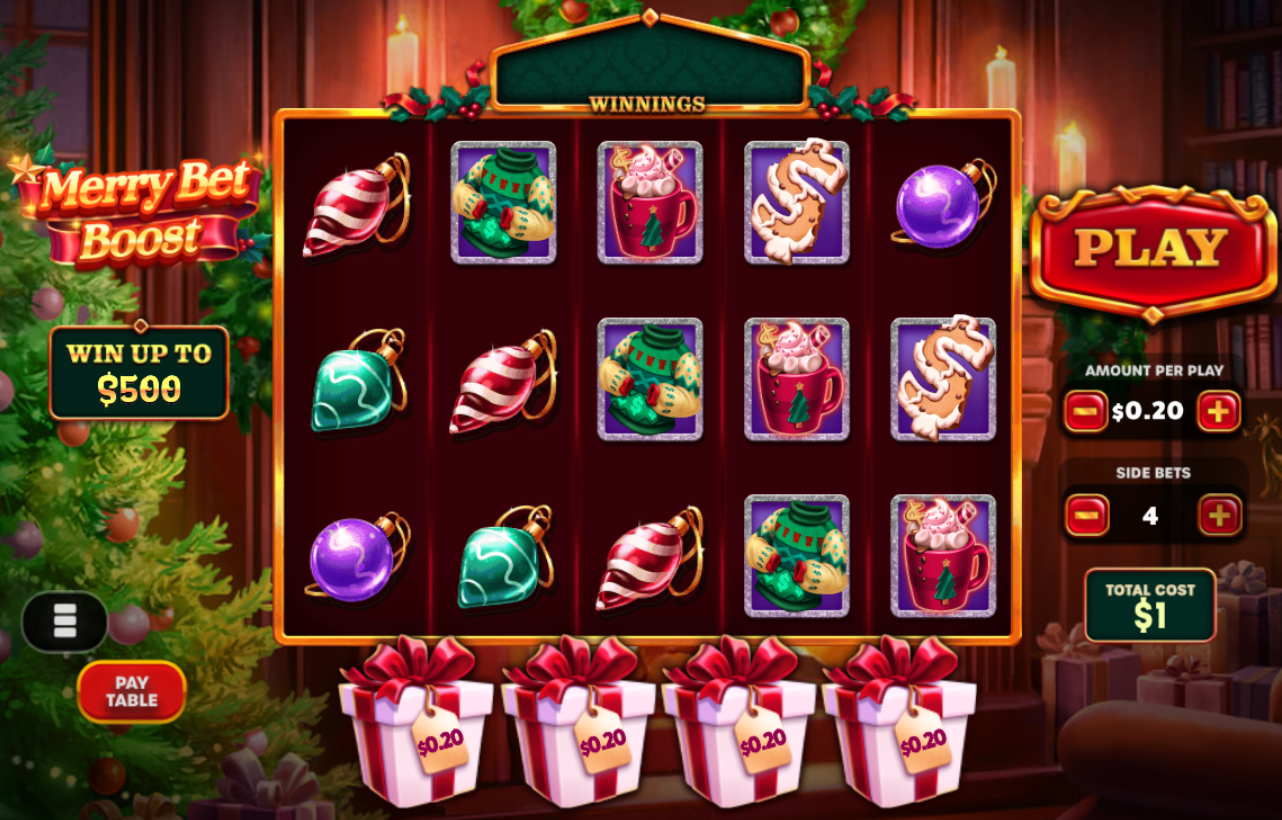Select the mittens and sweater symbol on reel four
The width and height of the screenshot is (1282, 820).
798,555
